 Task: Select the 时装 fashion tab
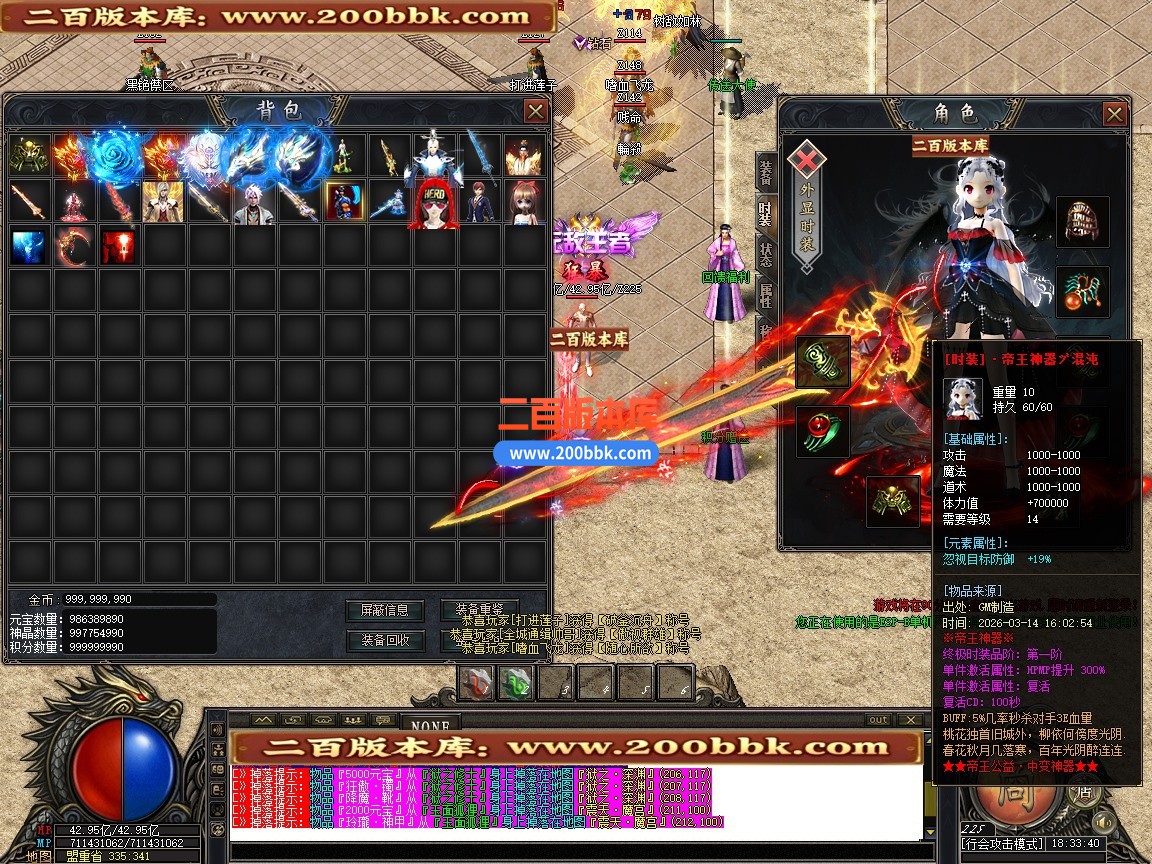pyautogui.click(x=765, y=213)
